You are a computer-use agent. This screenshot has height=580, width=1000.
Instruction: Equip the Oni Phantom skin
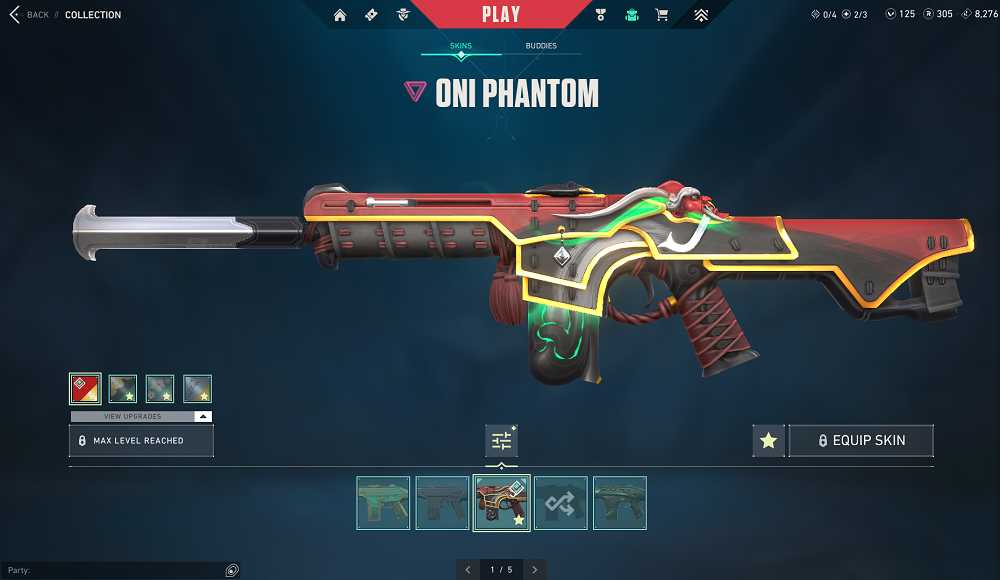point(861,440)
